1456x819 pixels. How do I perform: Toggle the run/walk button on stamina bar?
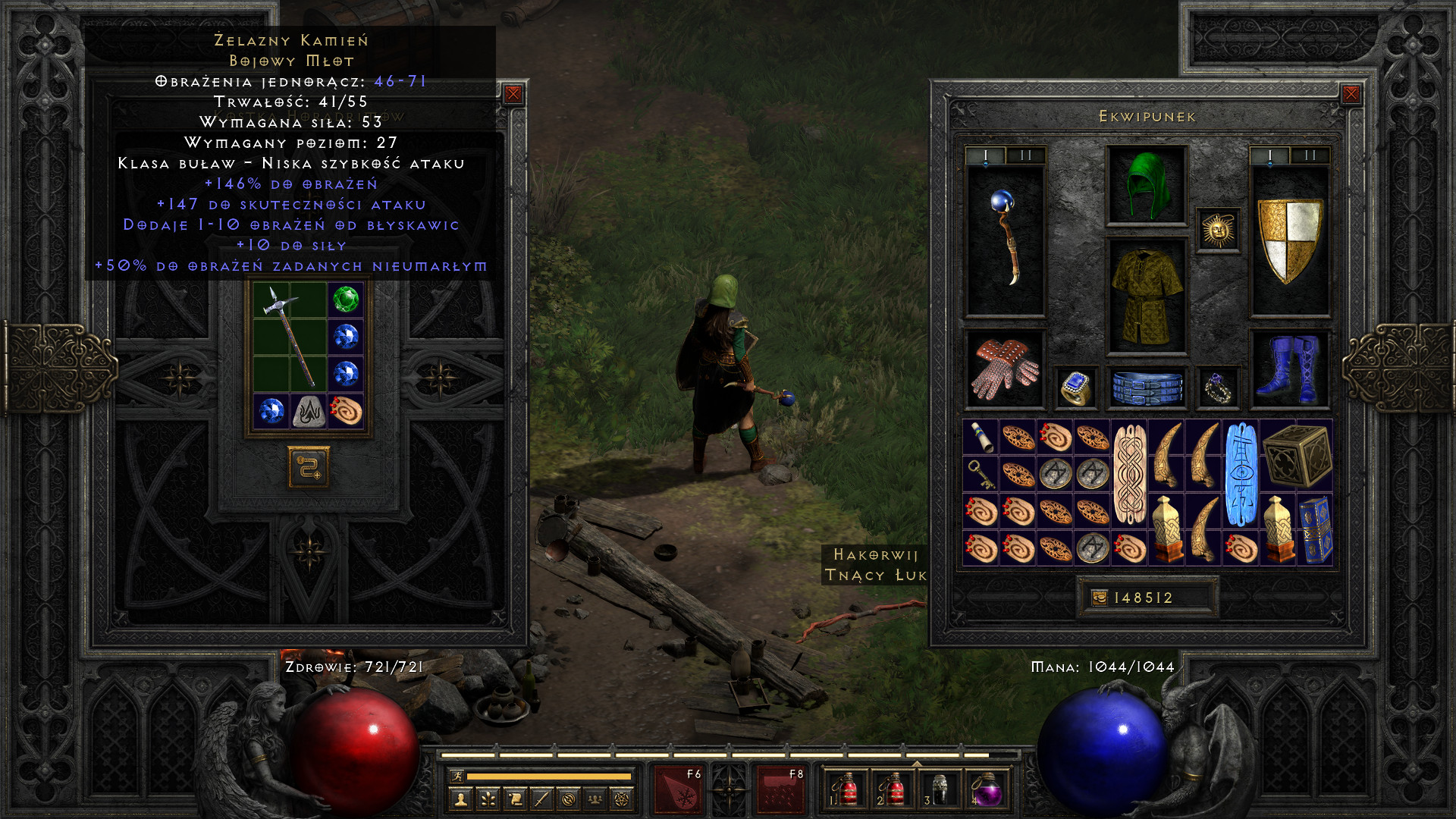(457, 776)
